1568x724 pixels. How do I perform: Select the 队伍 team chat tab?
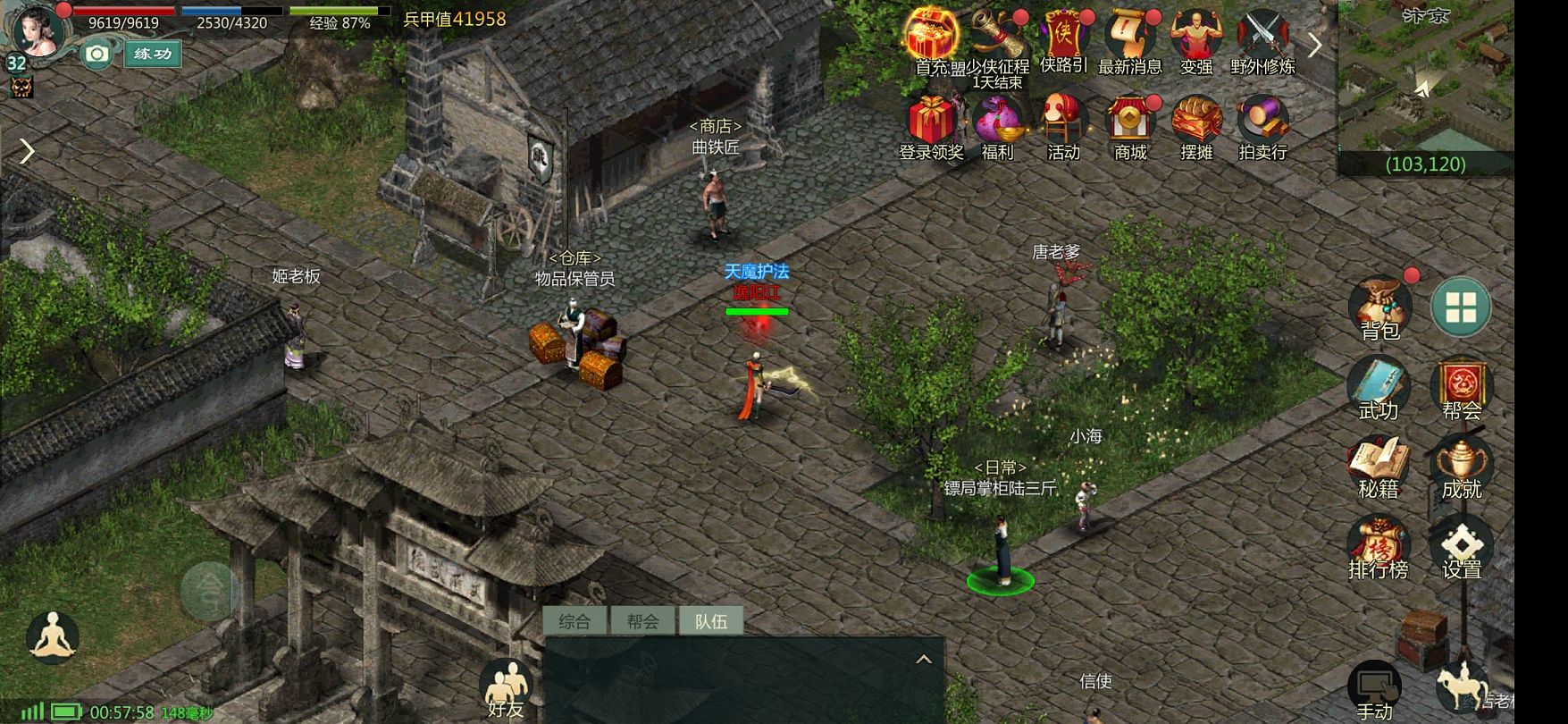click(711, 621)
